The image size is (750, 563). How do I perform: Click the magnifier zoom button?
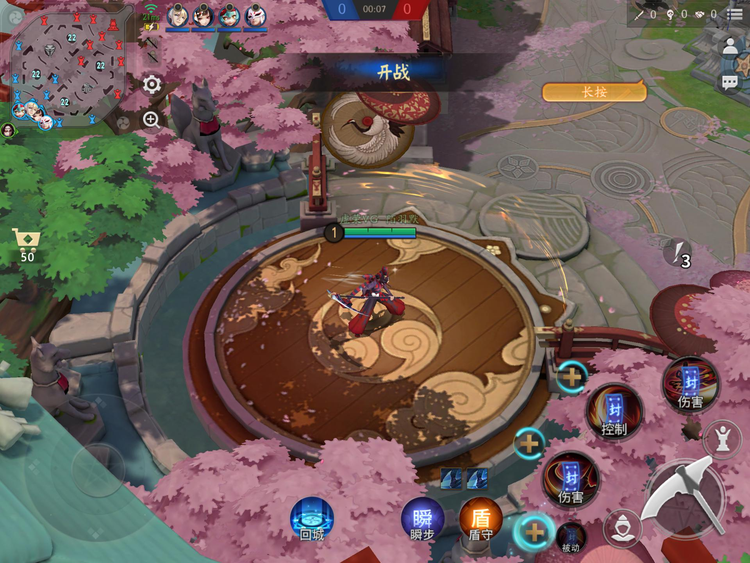[x=152, y=120]
